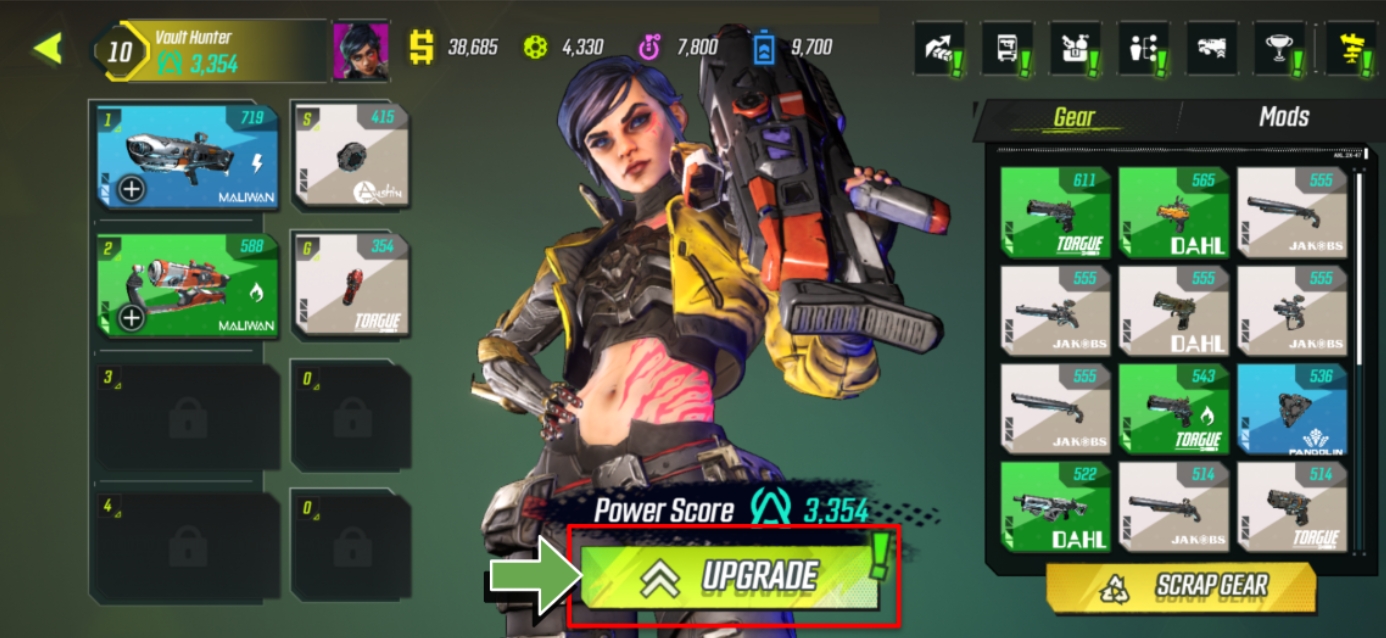Select the equipped 588 Maliwan fire weapon
This screenshot has height=638, width=1386.
coord(188,285)
